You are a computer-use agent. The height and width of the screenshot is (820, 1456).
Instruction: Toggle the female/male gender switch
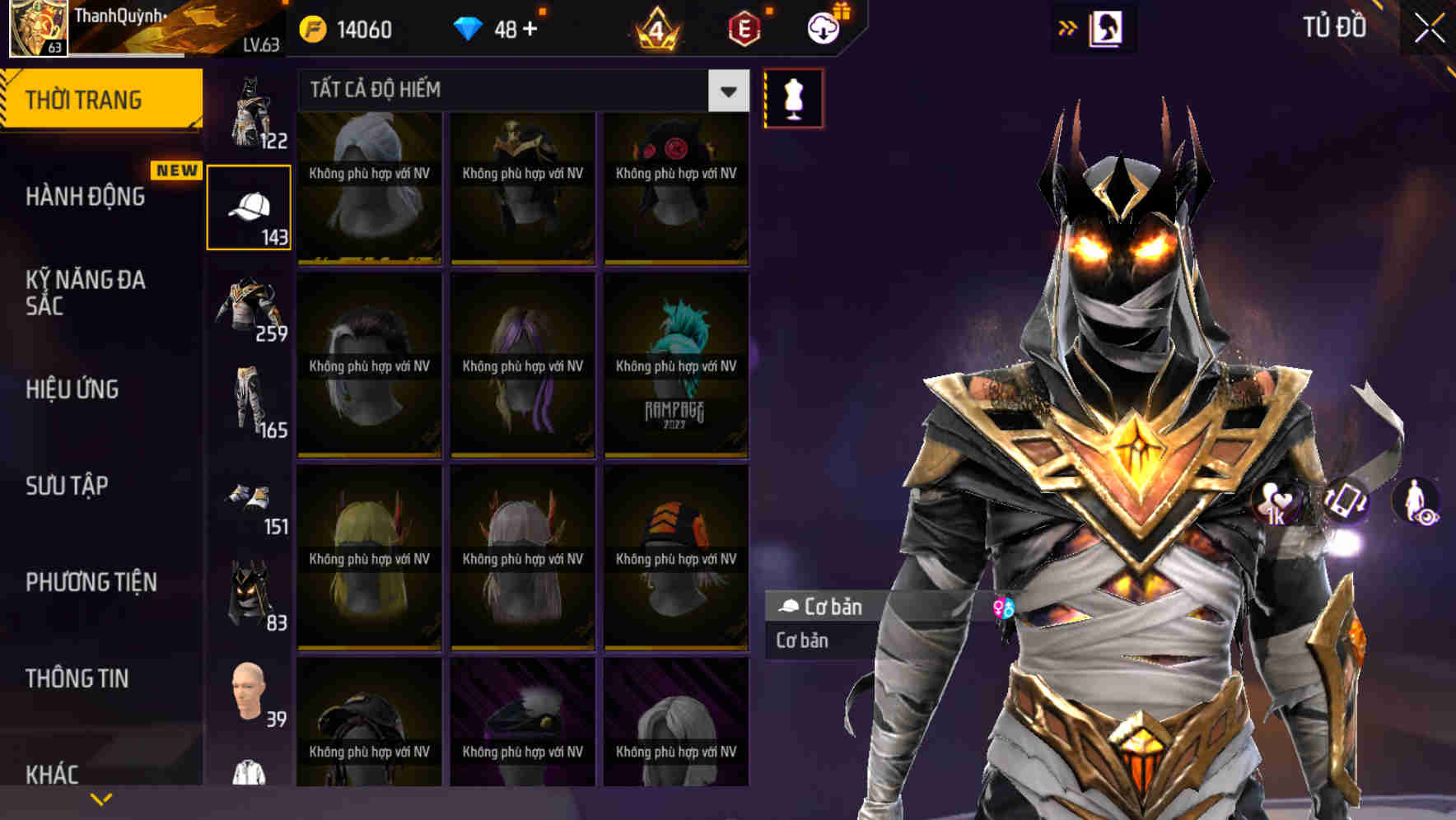[1003, 608]
